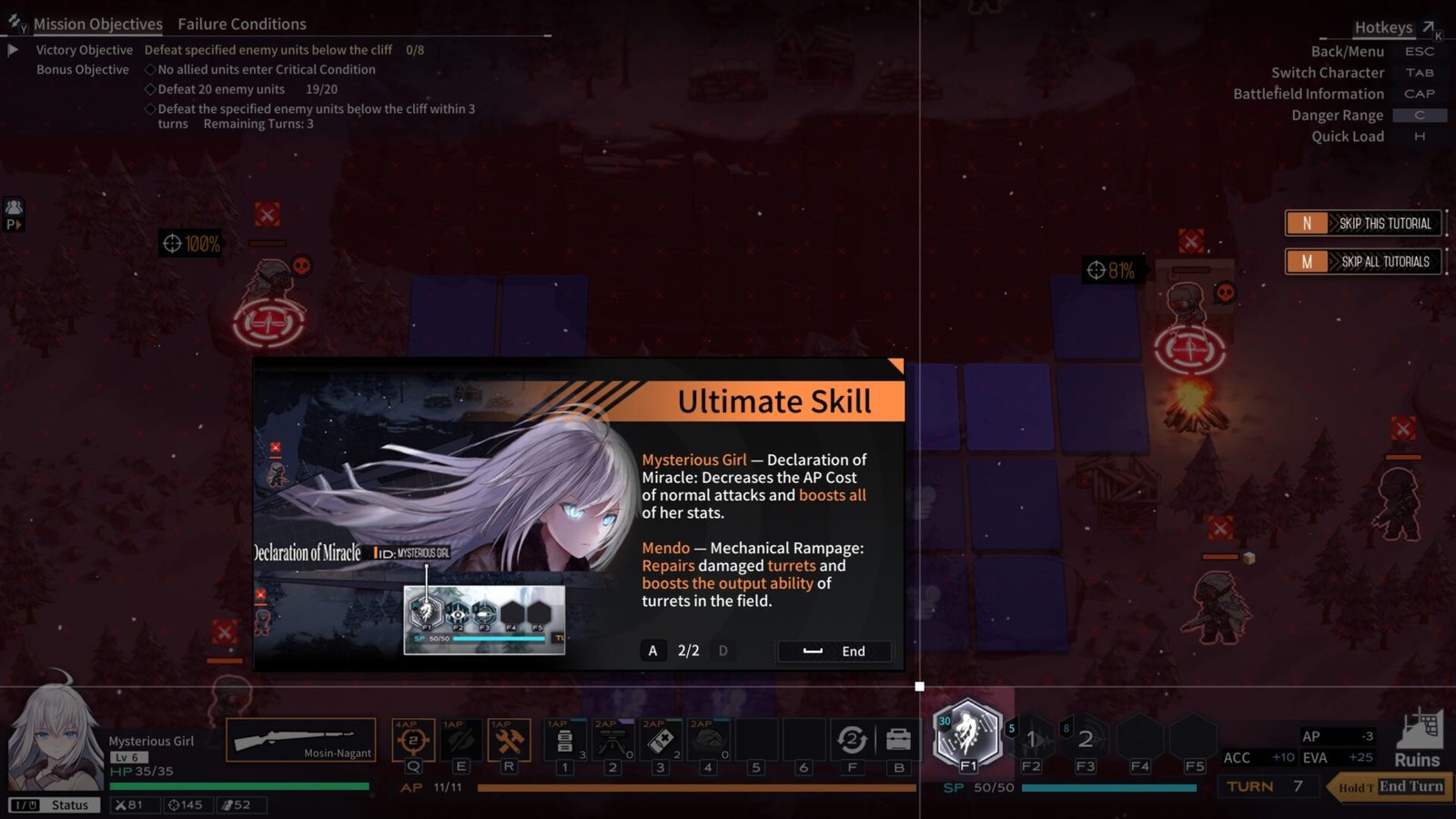The image size is (1456, 819).
Task: Expand the Victory Objective entry
Action: pyautogui.click(x=13, y=50)
